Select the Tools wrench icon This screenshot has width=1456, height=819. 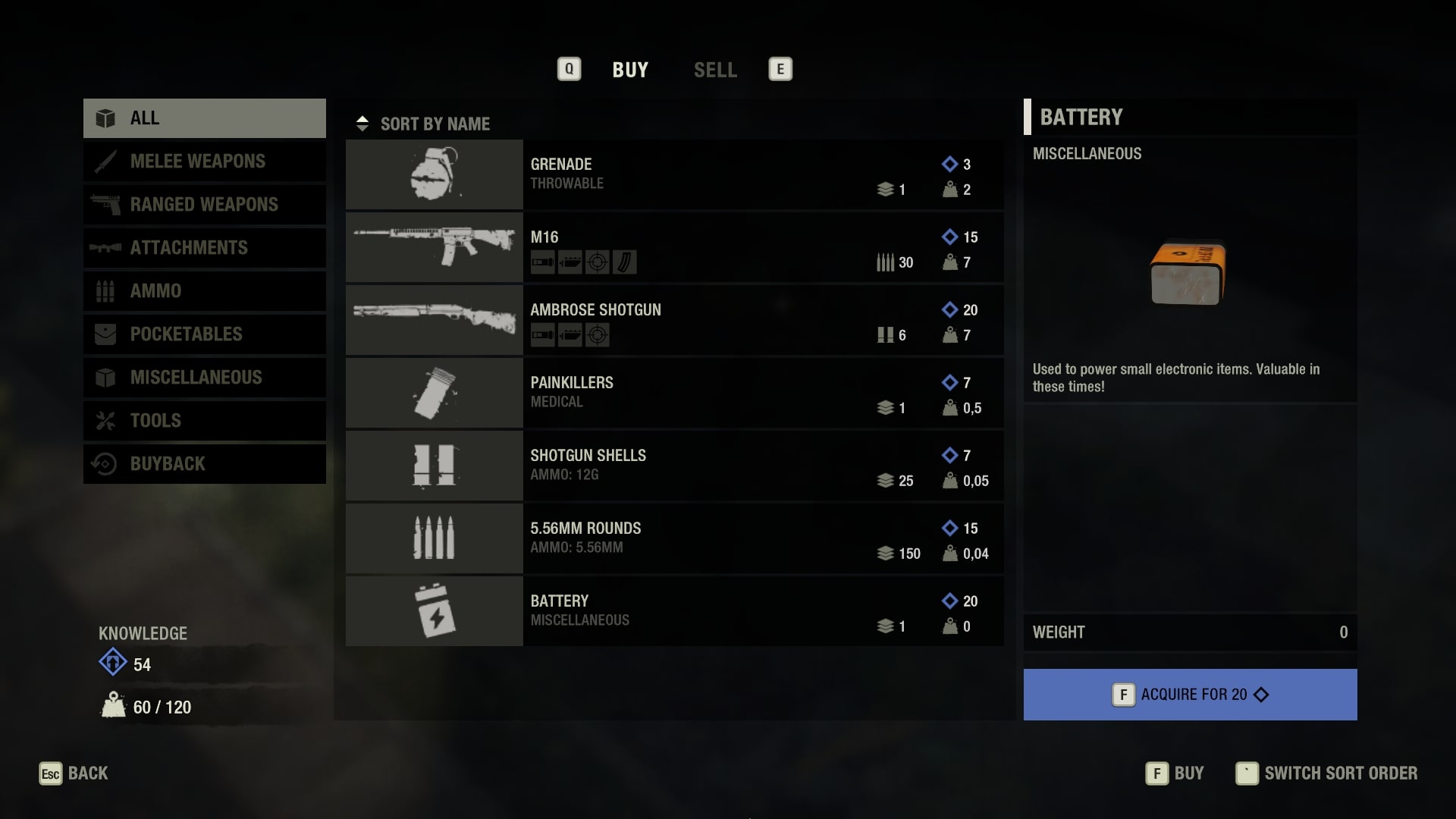[x=106, y=420]
